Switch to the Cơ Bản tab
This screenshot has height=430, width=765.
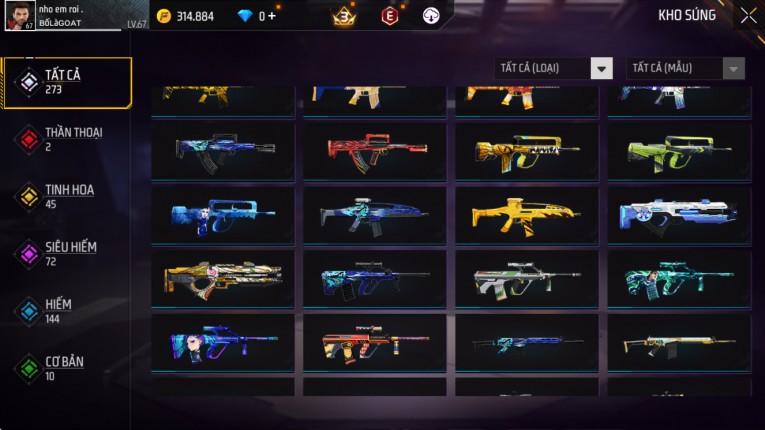67,367
